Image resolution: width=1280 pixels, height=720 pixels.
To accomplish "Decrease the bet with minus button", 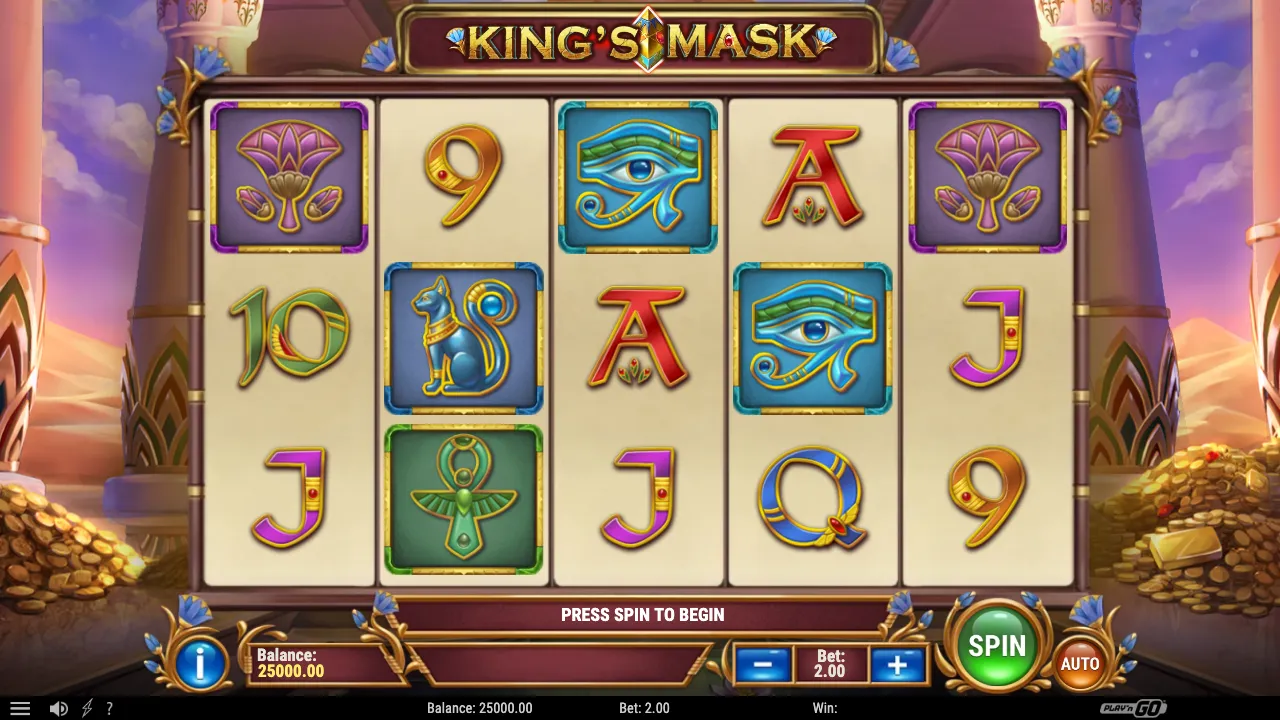I will point(764,663).
